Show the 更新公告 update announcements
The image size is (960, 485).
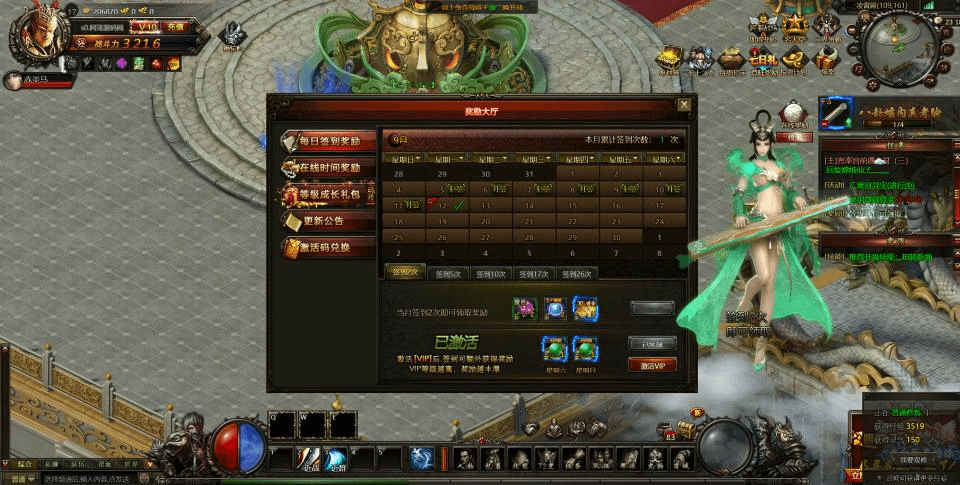pyautogui.click(x=329, y=220)
